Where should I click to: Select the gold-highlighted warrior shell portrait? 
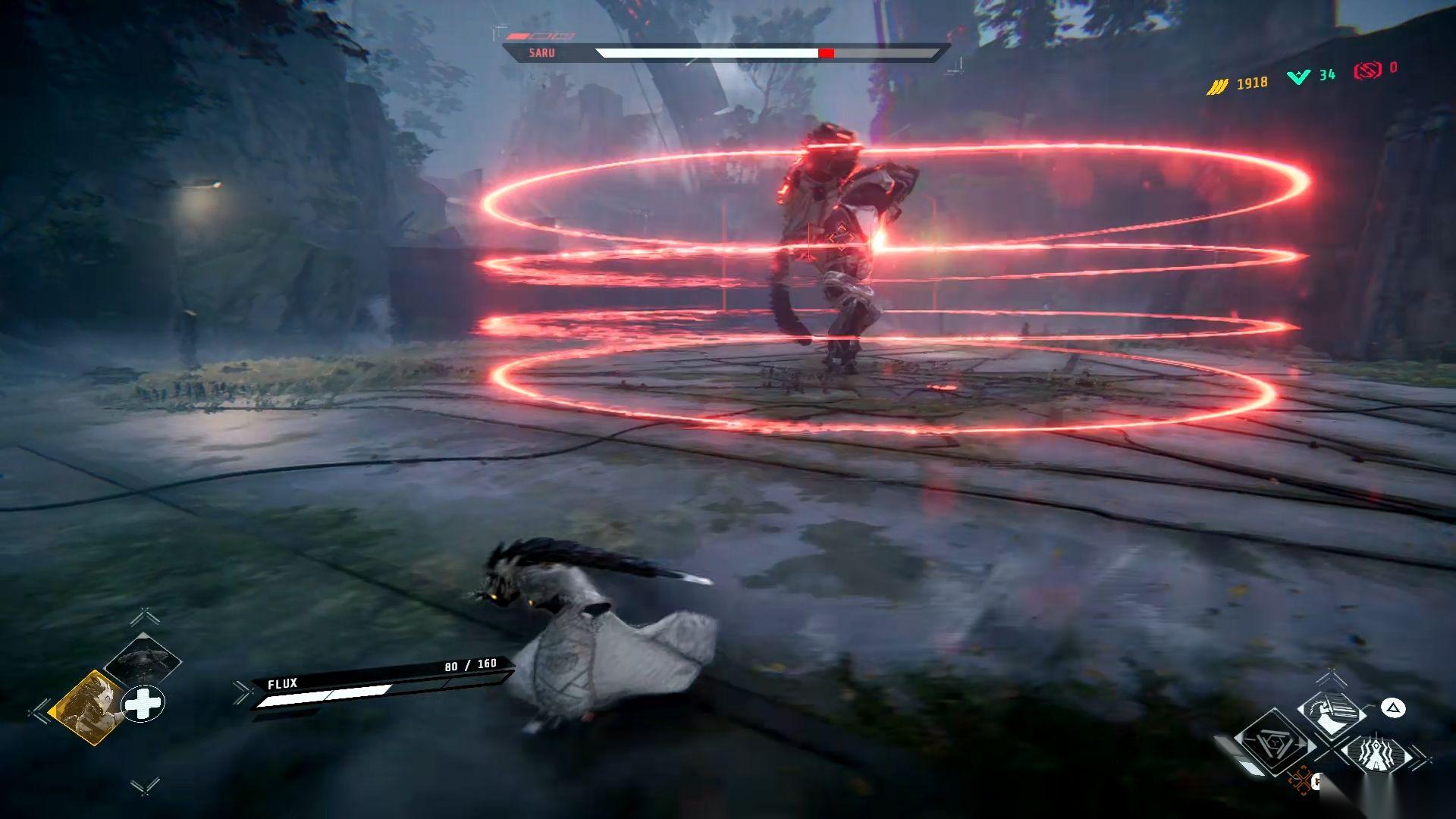(x=86, y=707)
